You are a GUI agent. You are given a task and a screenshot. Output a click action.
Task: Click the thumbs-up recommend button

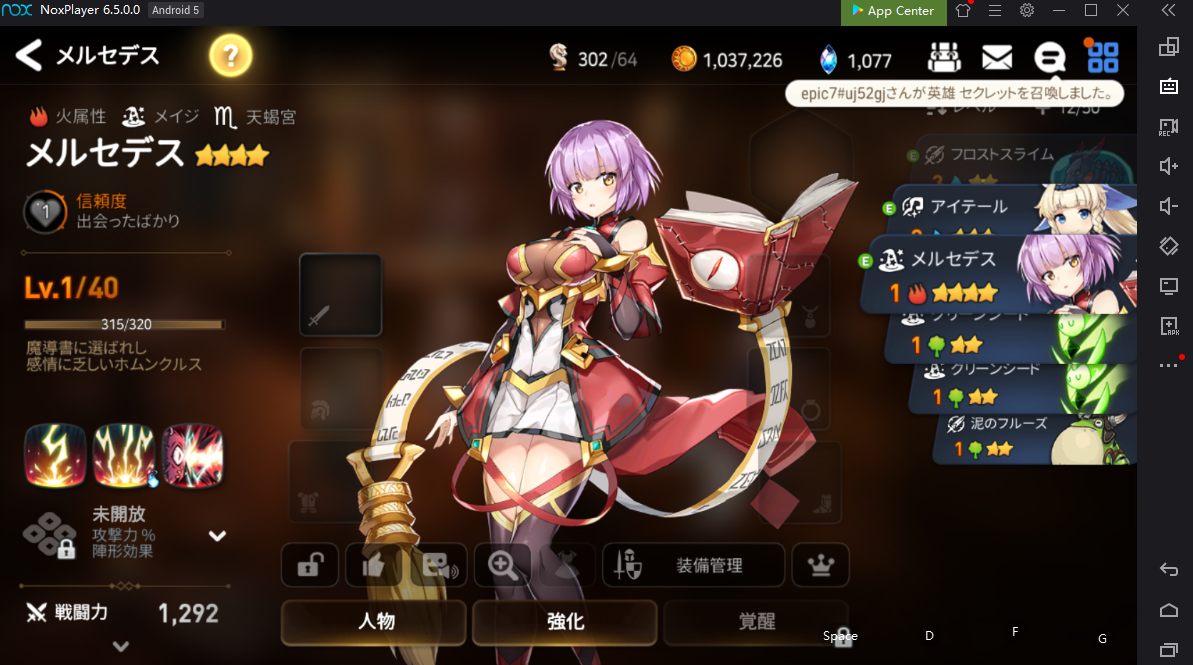[373, 566]
